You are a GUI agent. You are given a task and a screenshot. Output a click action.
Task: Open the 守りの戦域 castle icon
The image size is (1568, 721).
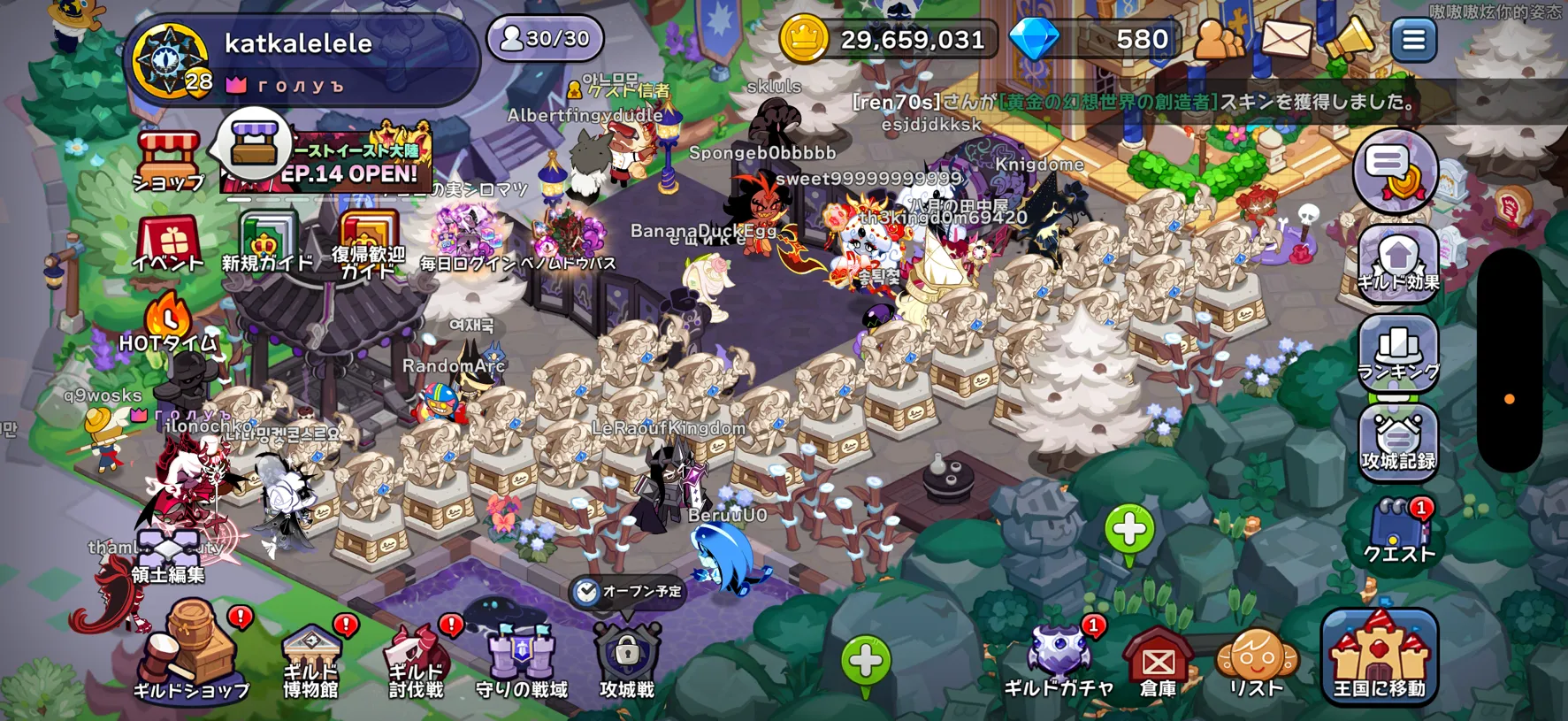point(522,659)
